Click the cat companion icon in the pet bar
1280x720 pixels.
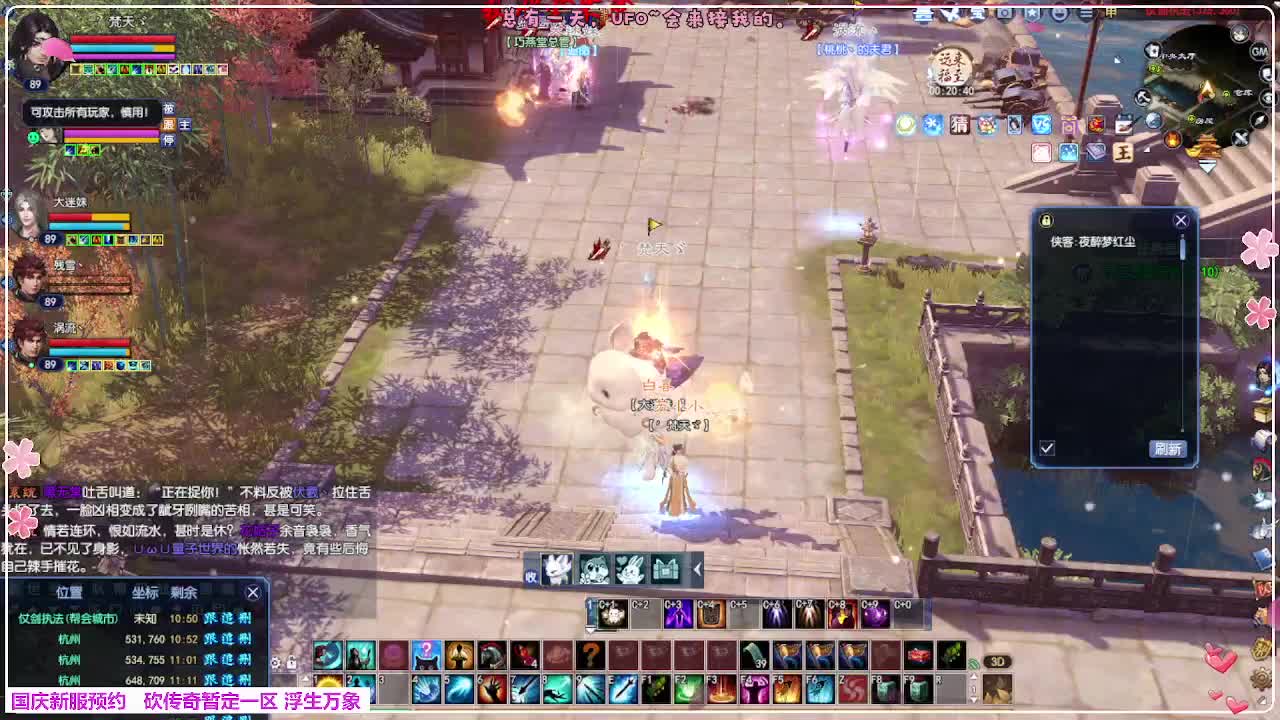coord(593,570)
